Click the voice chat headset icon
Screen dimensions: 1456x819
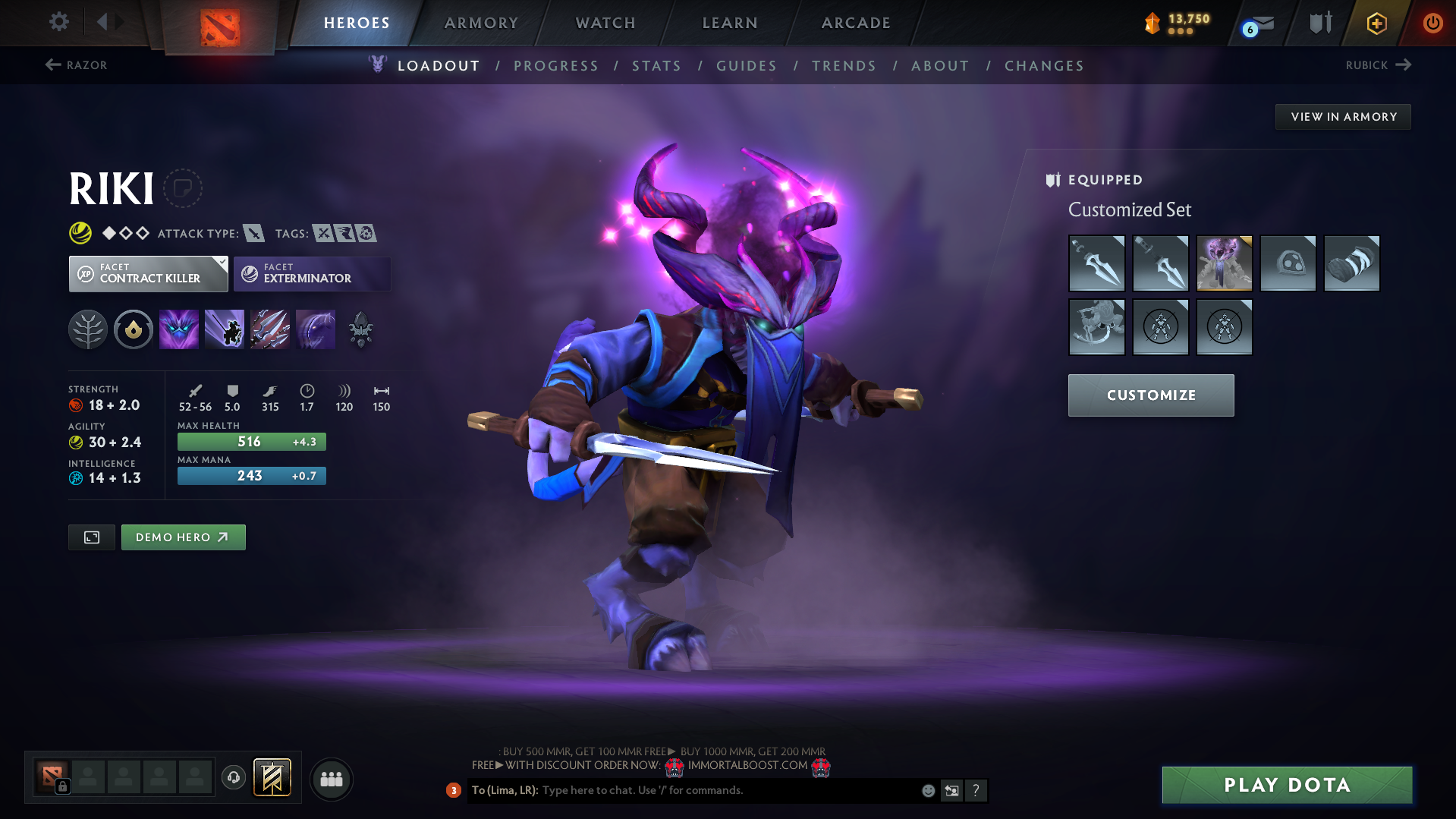[233, 778]
